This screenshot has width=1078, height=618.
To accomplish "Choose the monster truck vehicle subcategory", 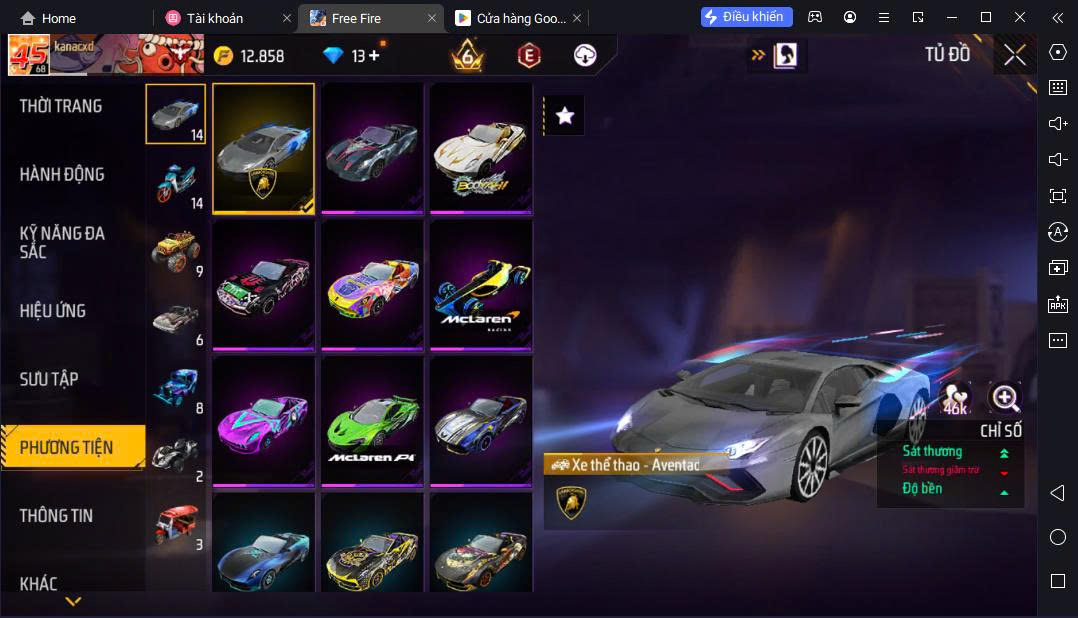I will point(176,251).
